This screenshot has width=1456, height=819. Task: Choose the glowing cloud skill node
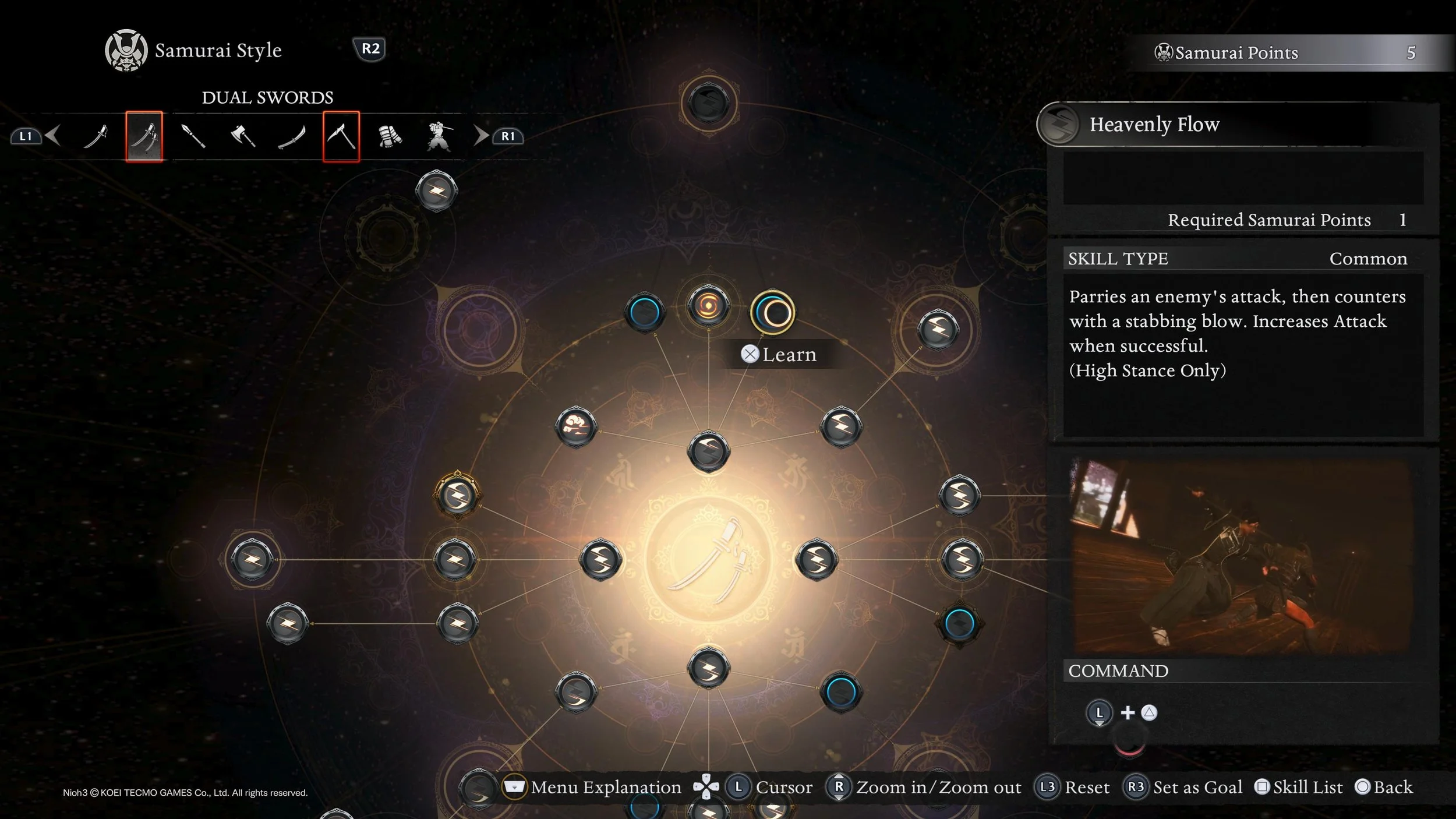(x=576, y=427)
